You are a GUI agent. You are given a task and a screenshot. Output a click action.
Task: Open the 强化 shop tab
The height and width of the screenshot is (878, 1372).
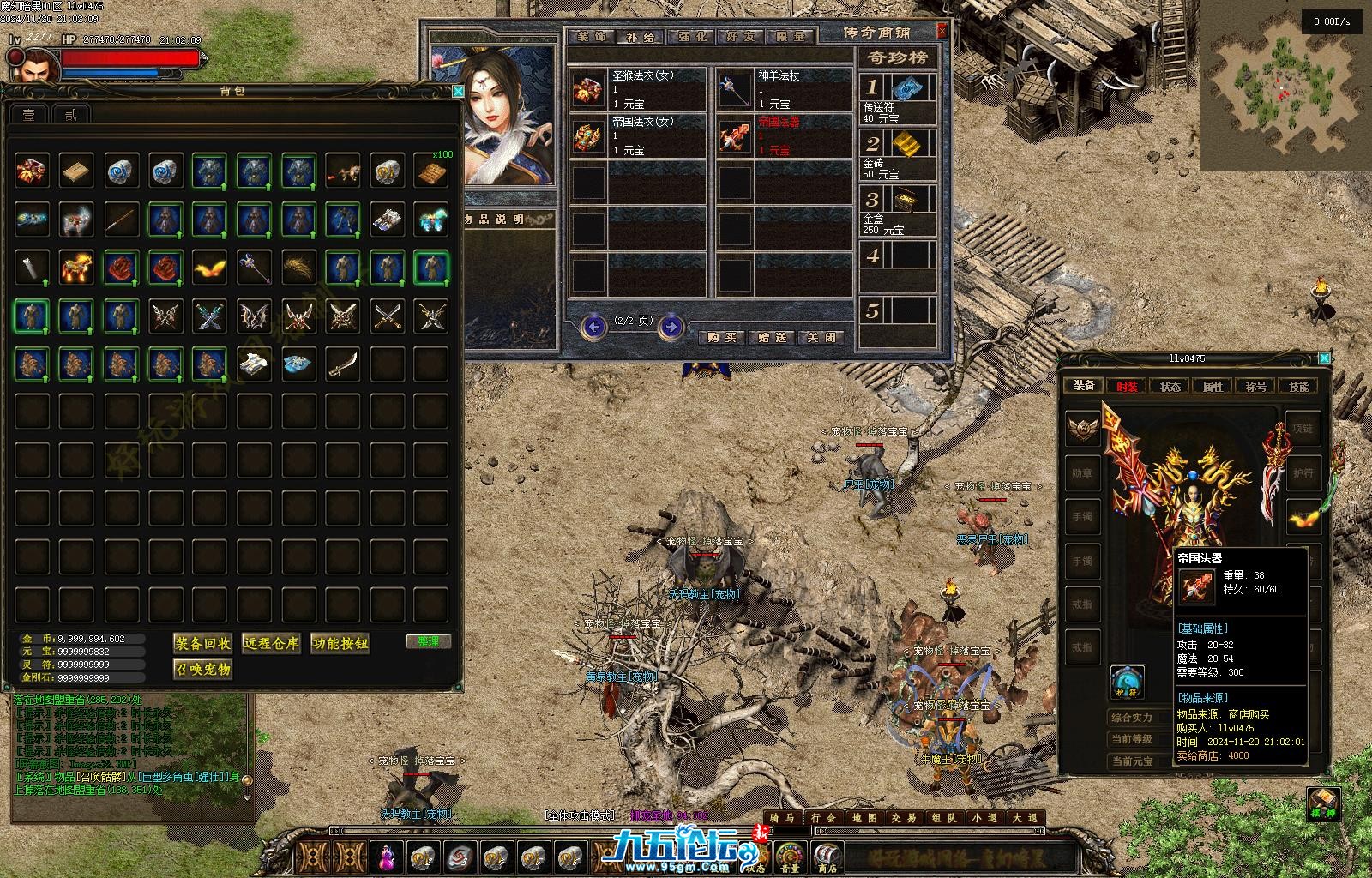pos(692,37)
